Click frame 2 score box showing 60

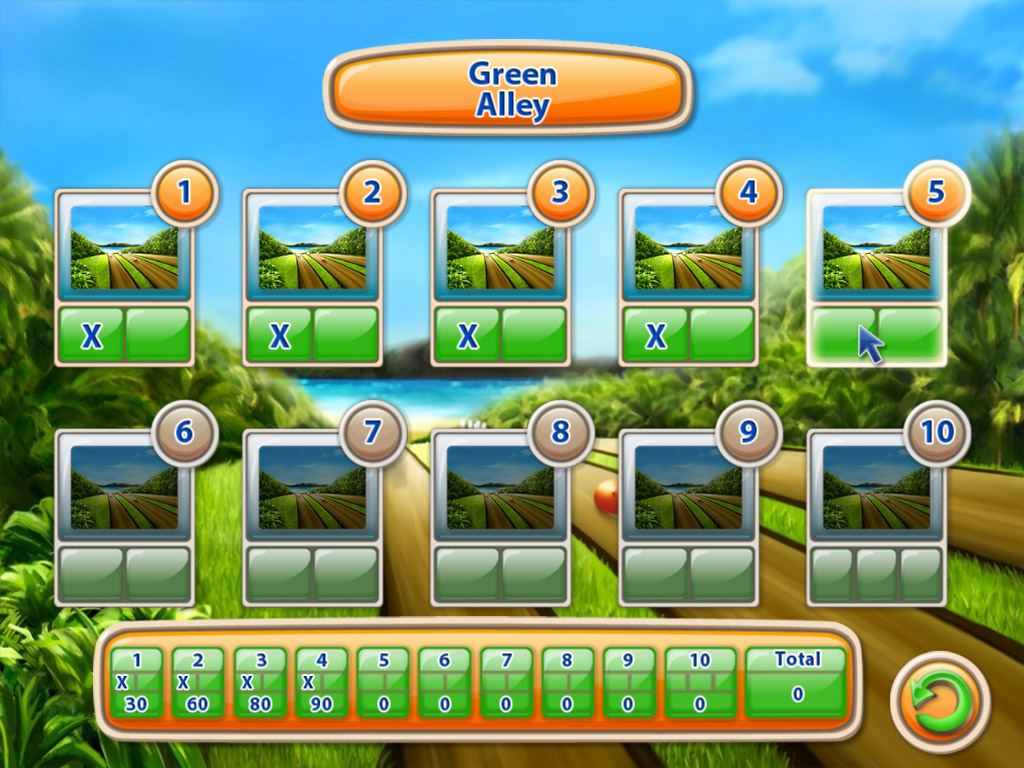pyautogui.click(x=198, y=683)
